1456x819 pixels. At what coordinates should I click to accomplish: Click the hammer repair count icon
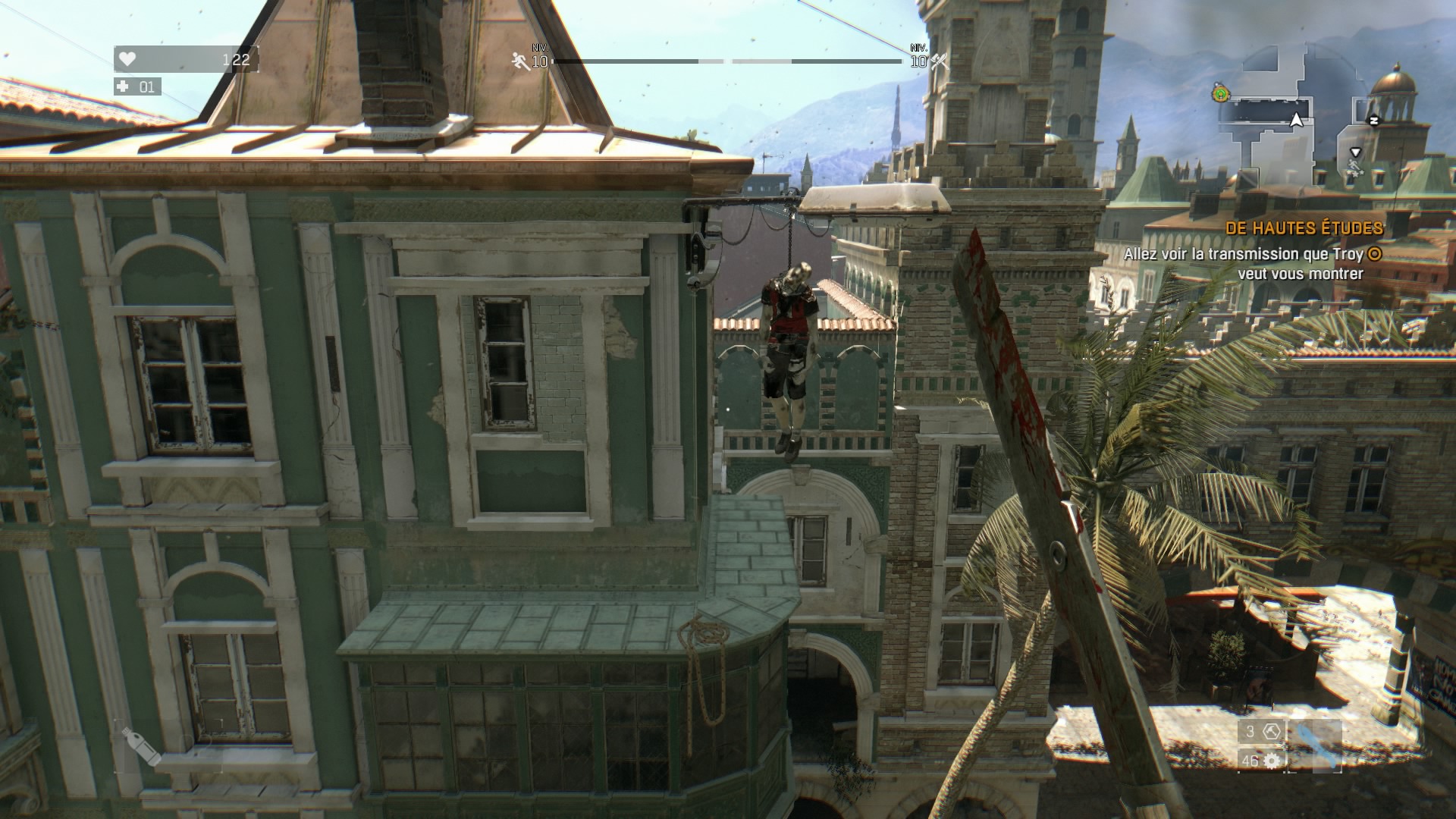(1272, 732)
